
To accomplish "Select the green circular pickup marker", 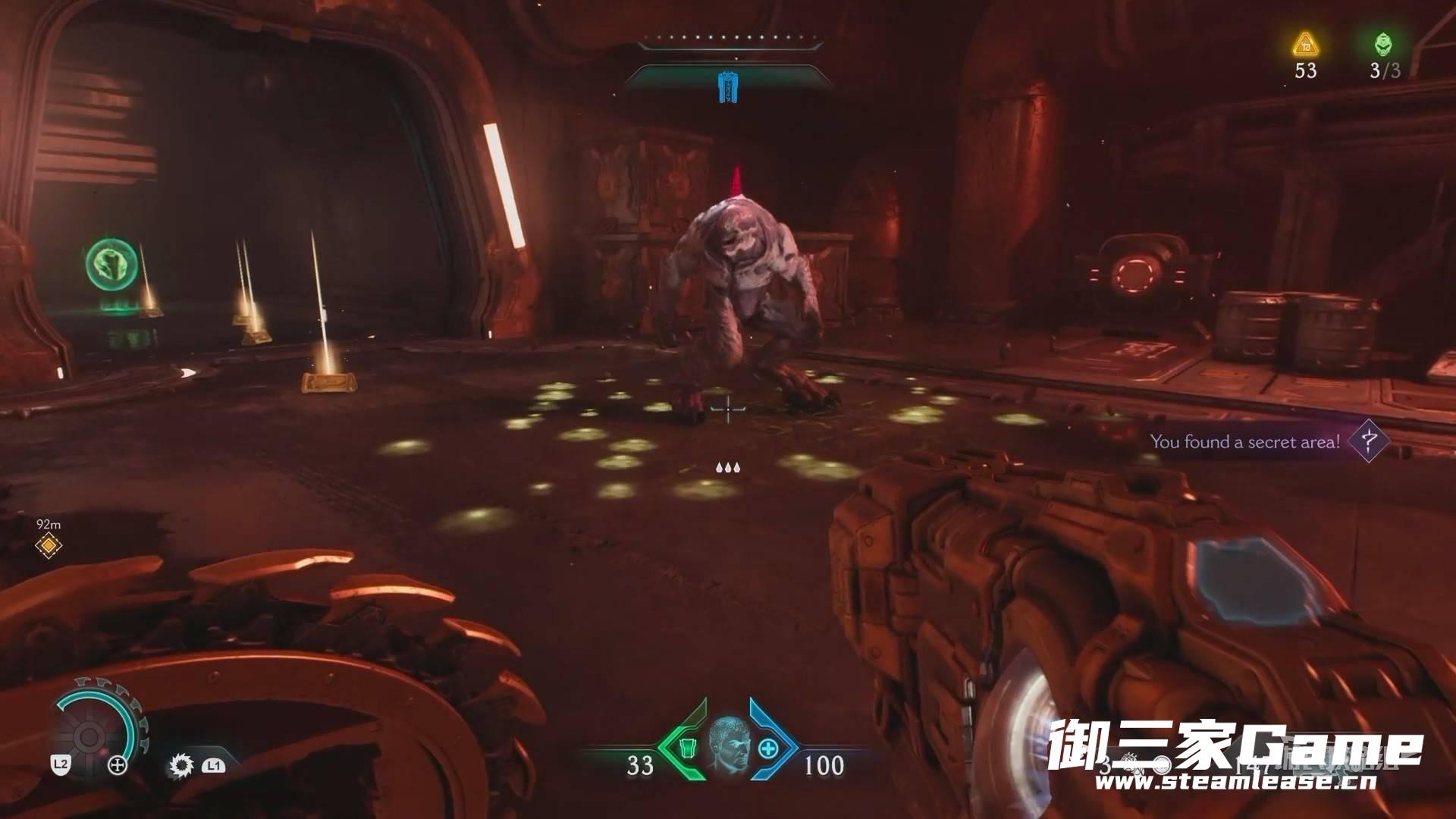I will [110, 265].
